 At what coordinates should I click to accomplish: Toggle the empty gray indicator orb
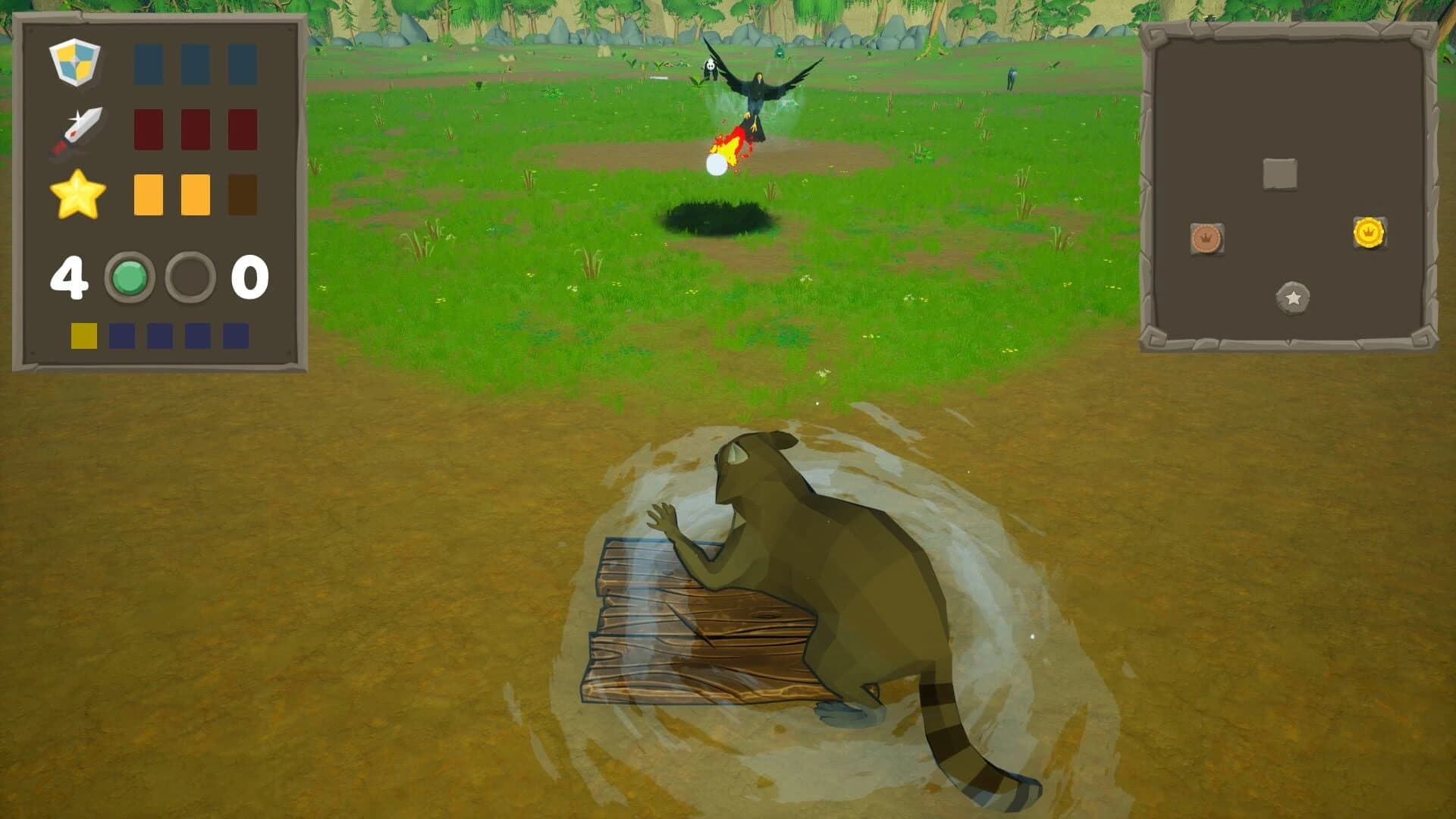[189, 278]
